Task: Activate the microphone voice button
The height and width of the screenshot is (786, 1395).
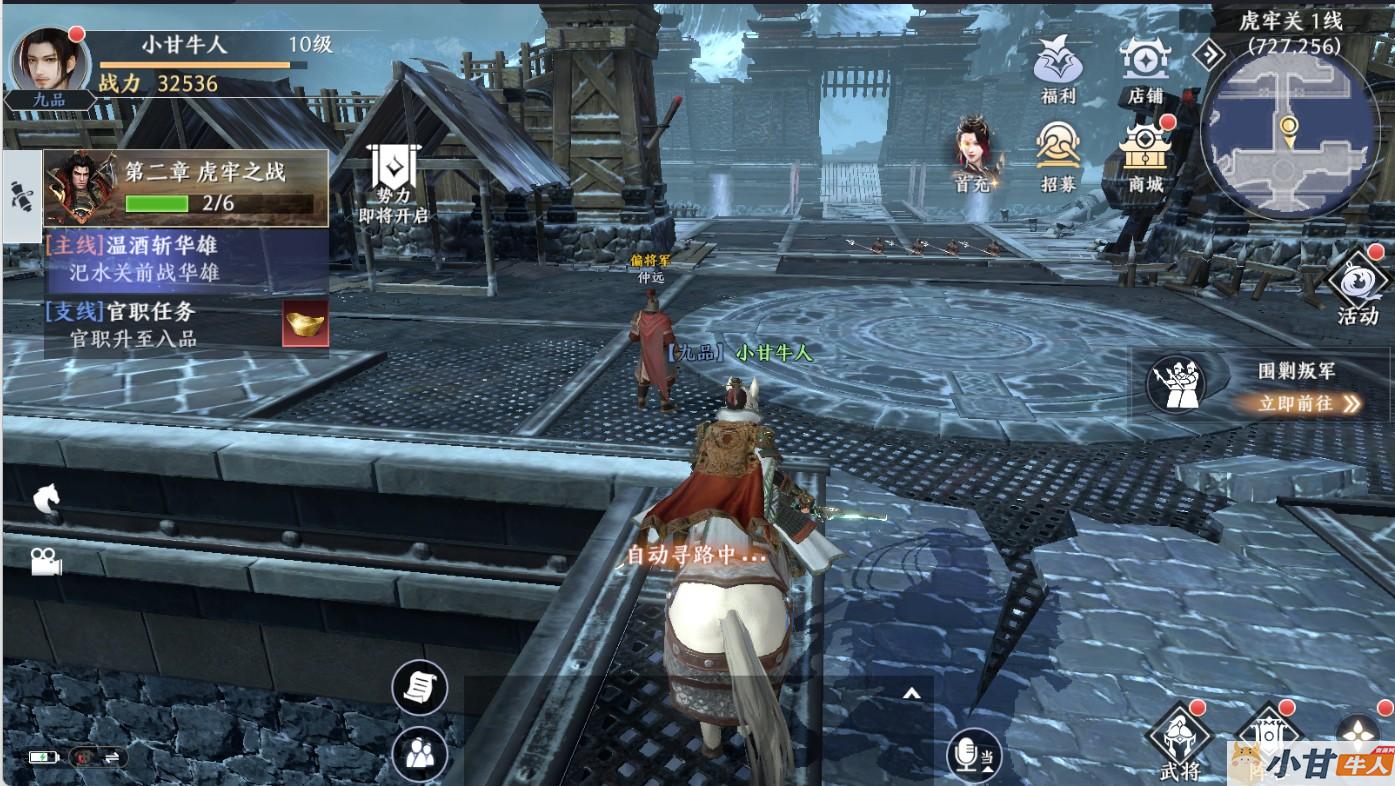Action: coord(973,755)
